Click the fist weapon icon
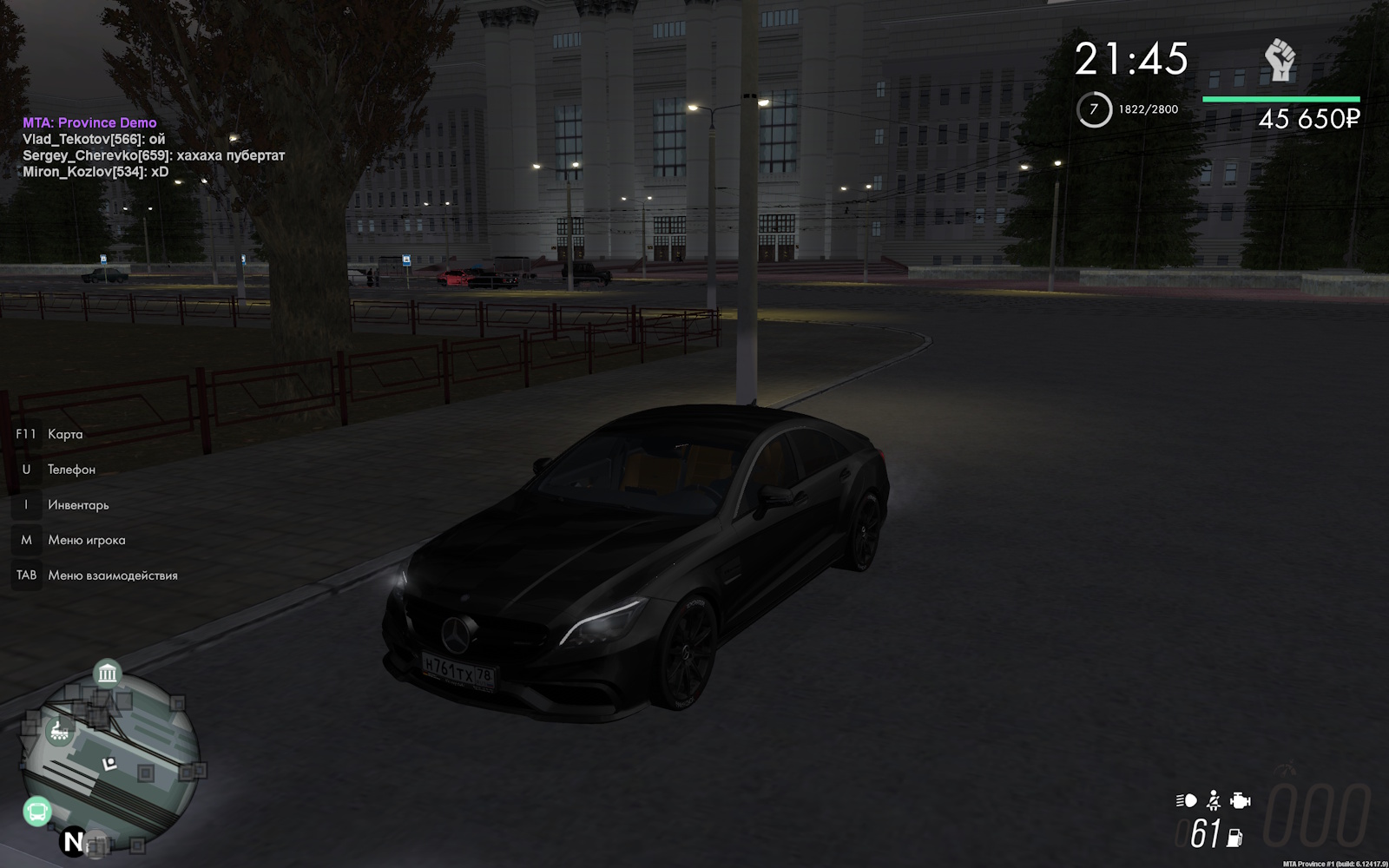This screenshot has width=1389, height=868. click(1279, 61)
